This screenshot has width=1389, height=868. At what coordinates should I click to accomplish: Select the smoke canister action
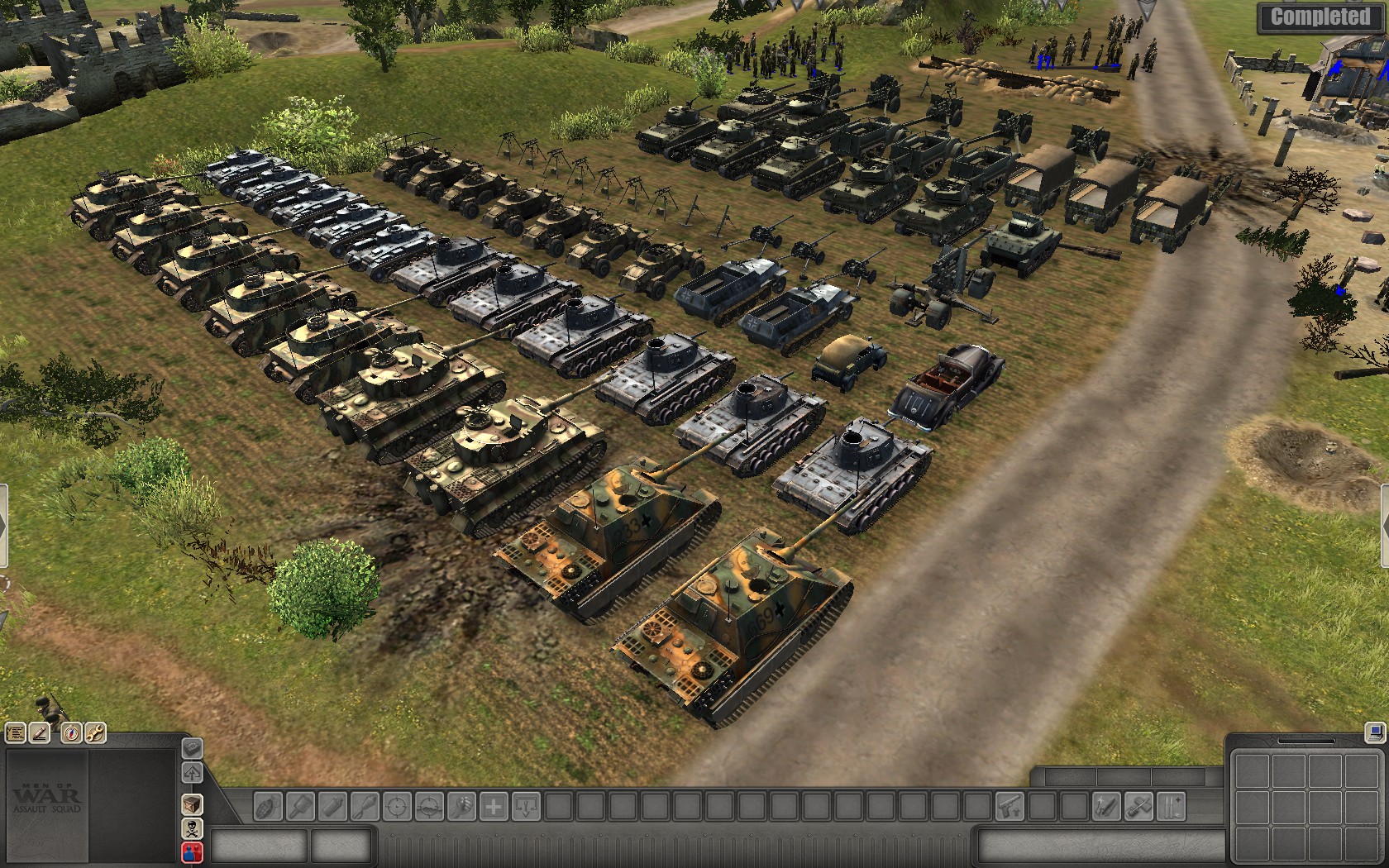click(x=333, y=806)
